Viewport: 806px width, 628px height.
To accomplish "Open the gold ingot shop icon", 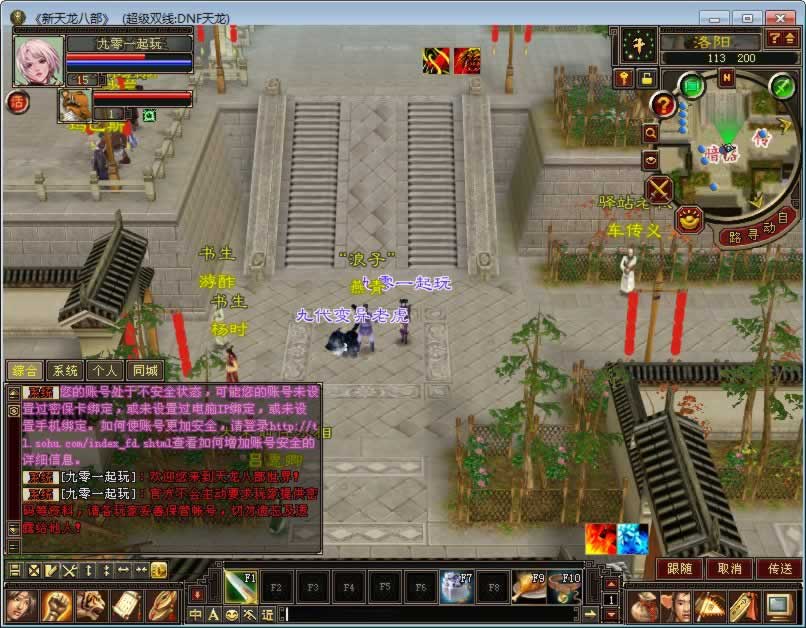I will click(689, 218).
